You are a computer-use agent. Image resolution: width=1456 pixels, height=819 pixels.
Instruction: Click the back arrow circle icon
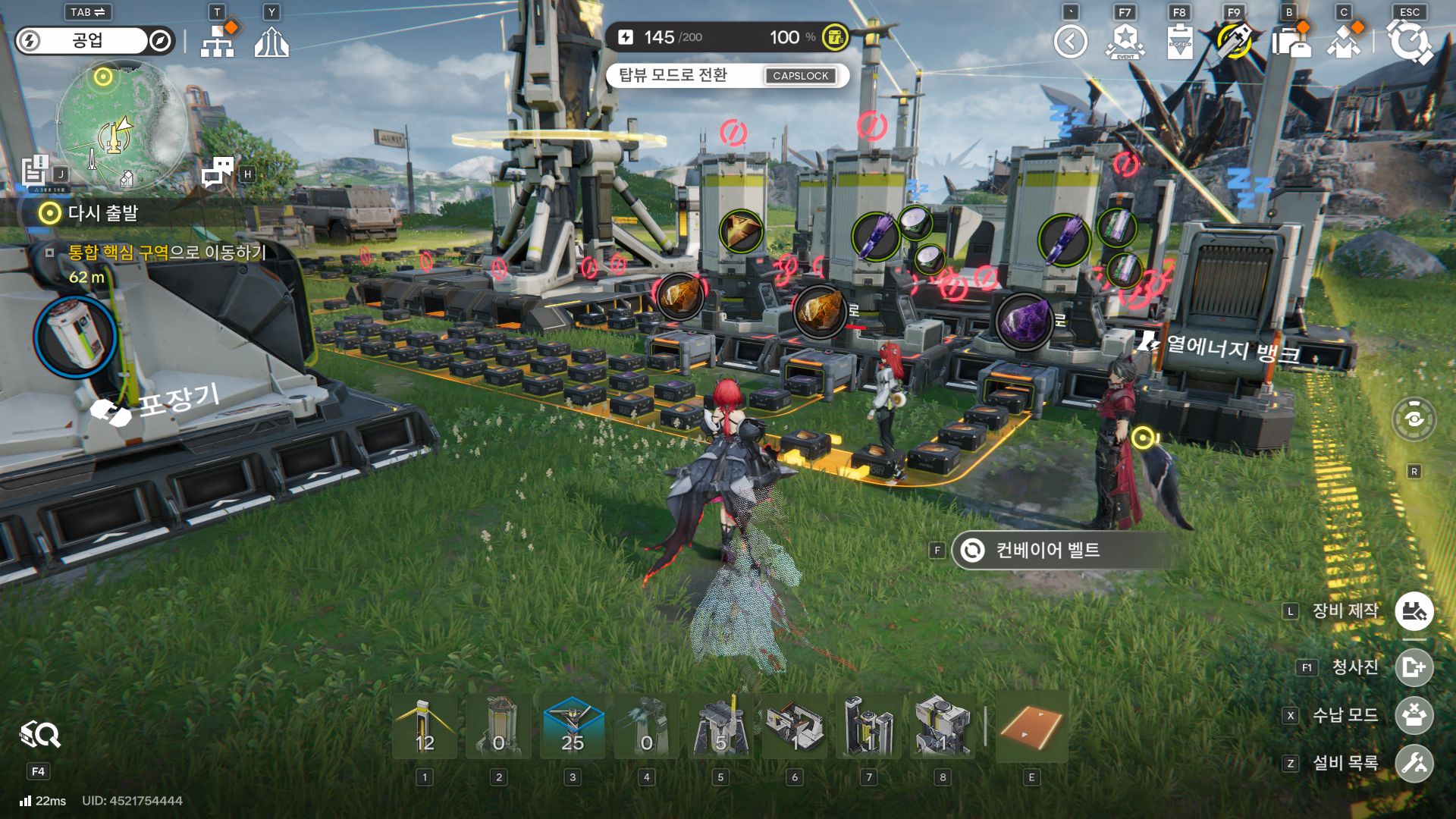1070,42
